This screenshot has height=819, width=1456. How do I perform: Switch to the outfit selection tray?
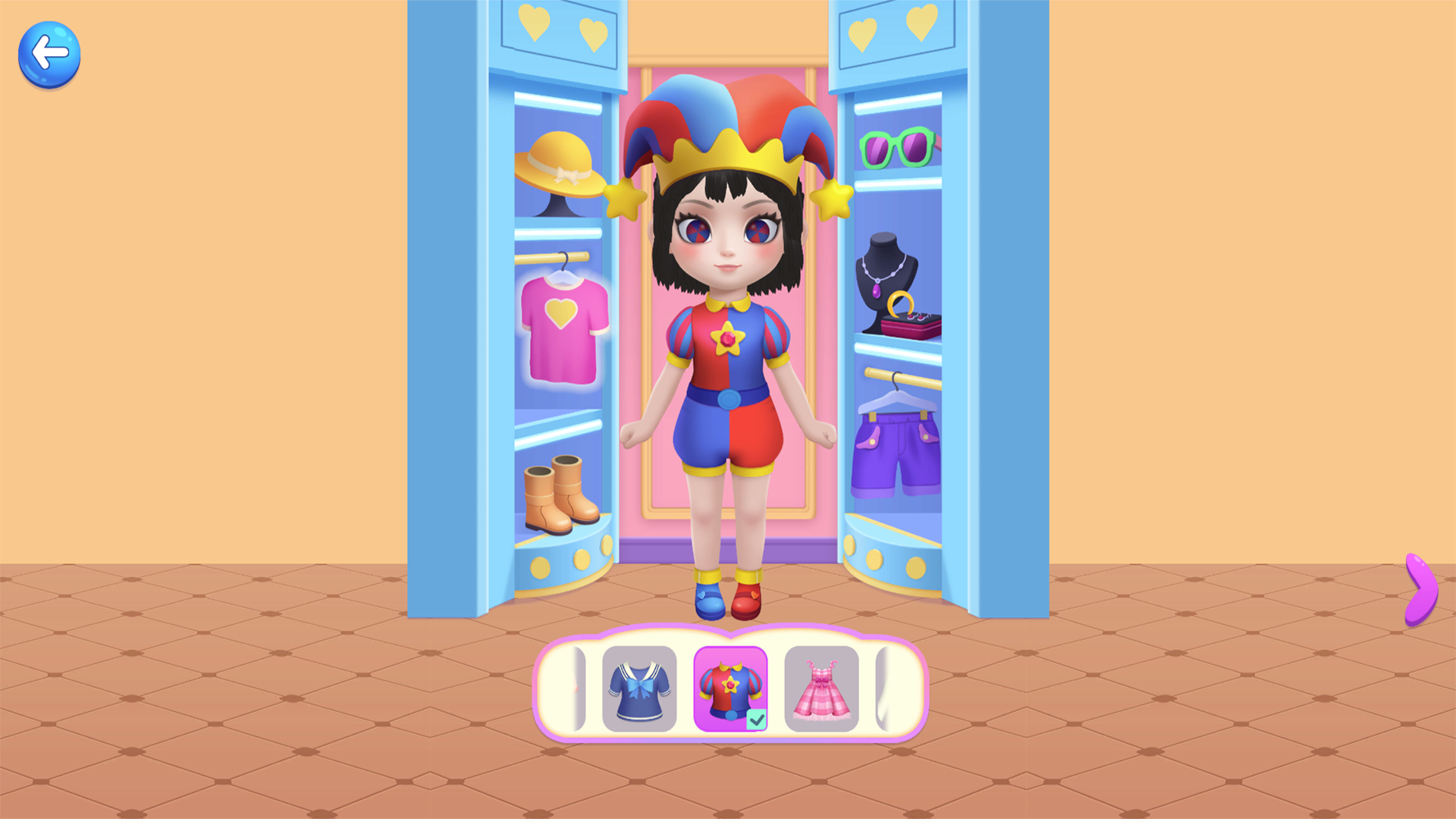tap(731, 690)
